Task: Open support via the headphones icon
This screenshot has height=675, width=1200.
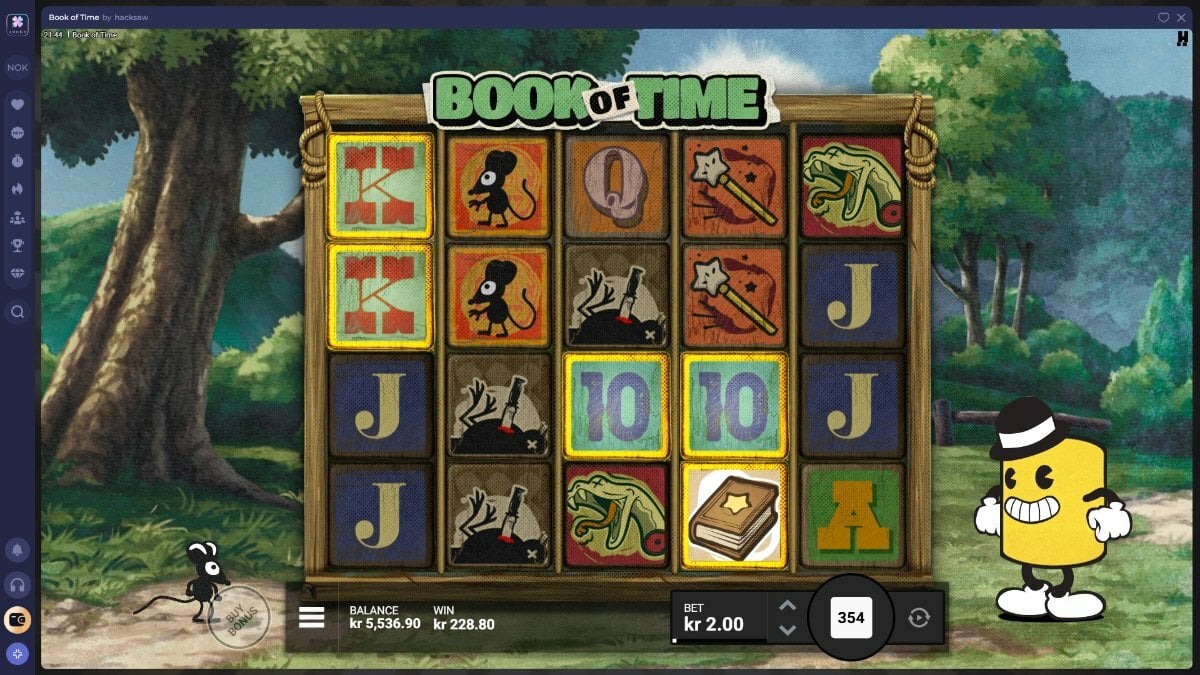Action: [x=17, y=585]
